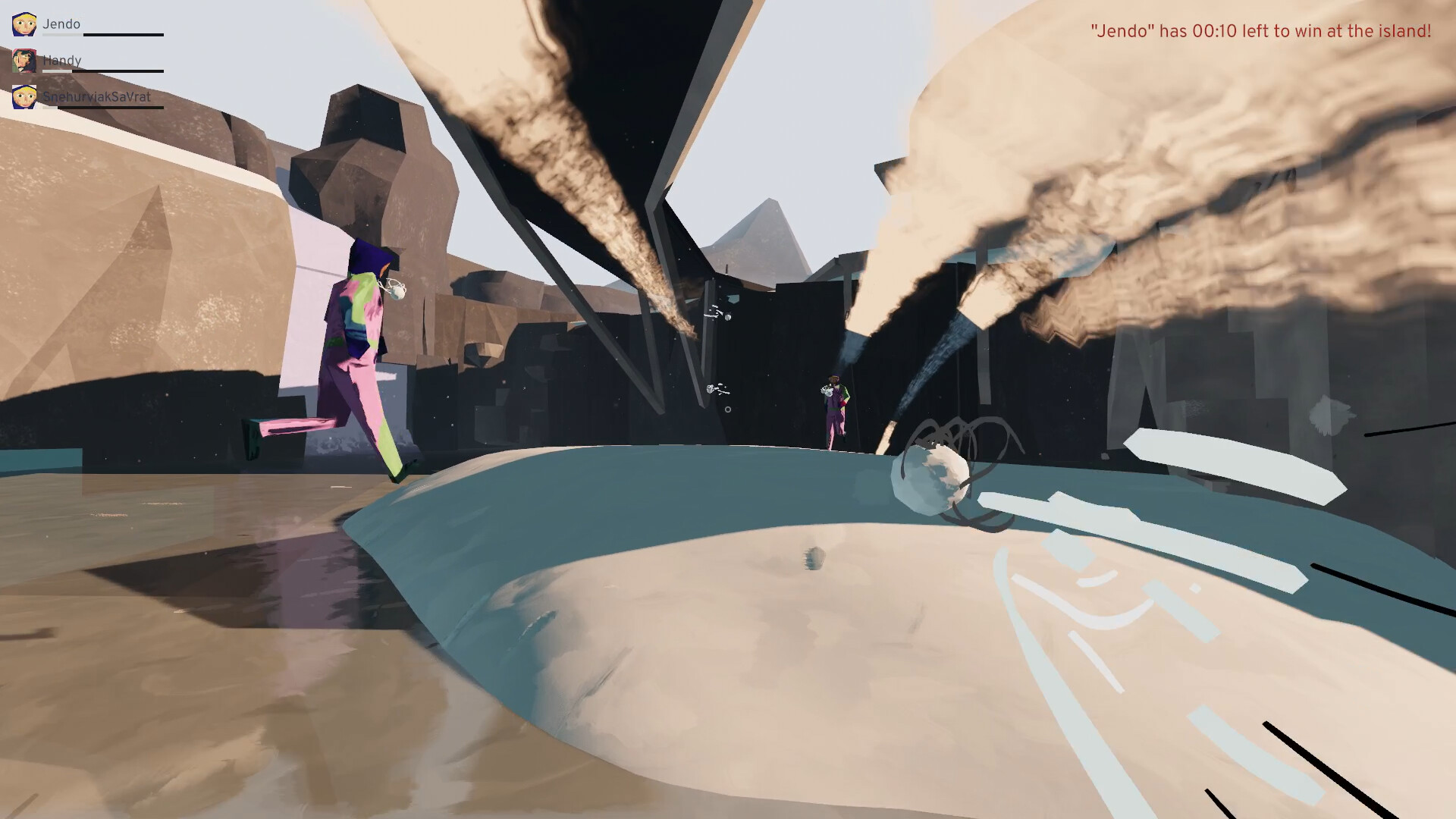
Task: Click Jendo's avatar portrait
Action: coord(24,23)
